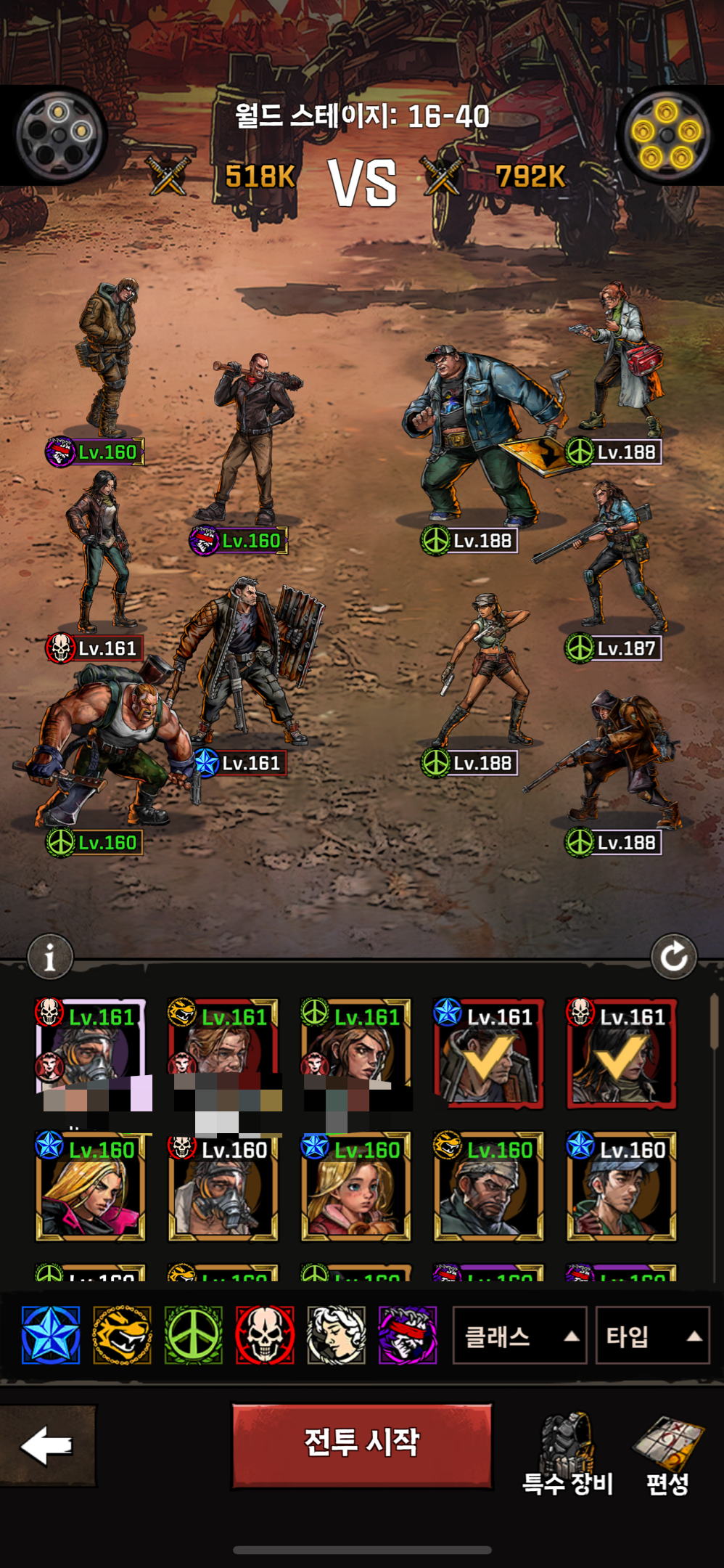Filter heroes by red skull faction
Image resolution: width=724 pixels, height=1568 pixels.
[x=265, y=1335]
